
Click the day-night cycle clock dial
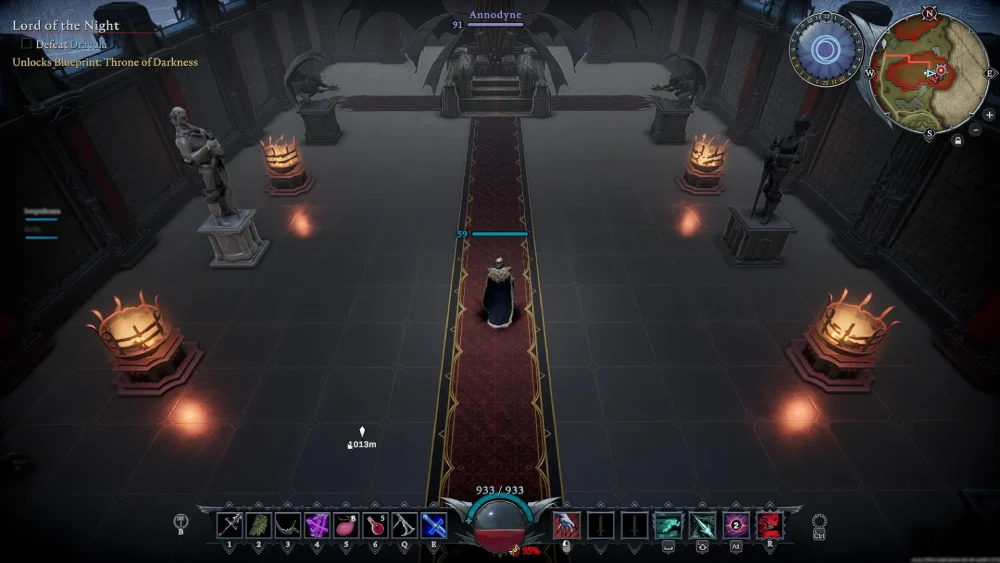pyautogui.click(x=826, y=49)
